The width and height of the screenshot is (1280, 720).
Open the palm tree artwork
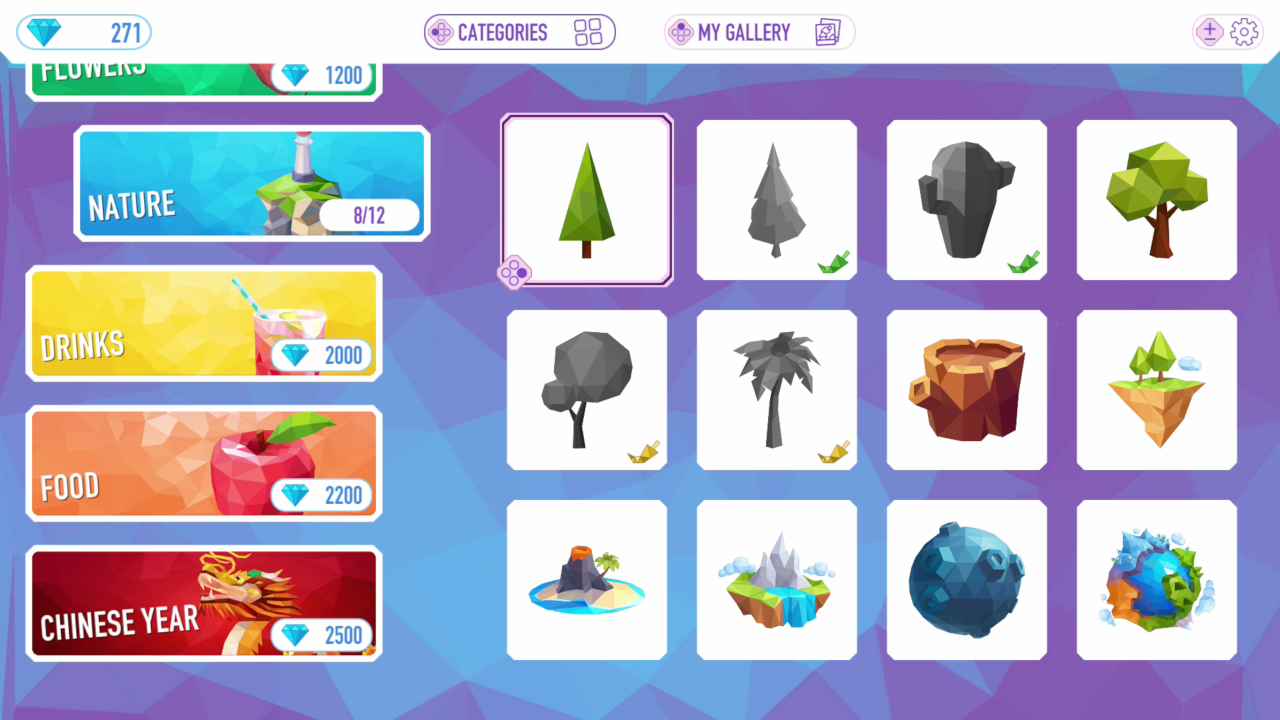776,389
